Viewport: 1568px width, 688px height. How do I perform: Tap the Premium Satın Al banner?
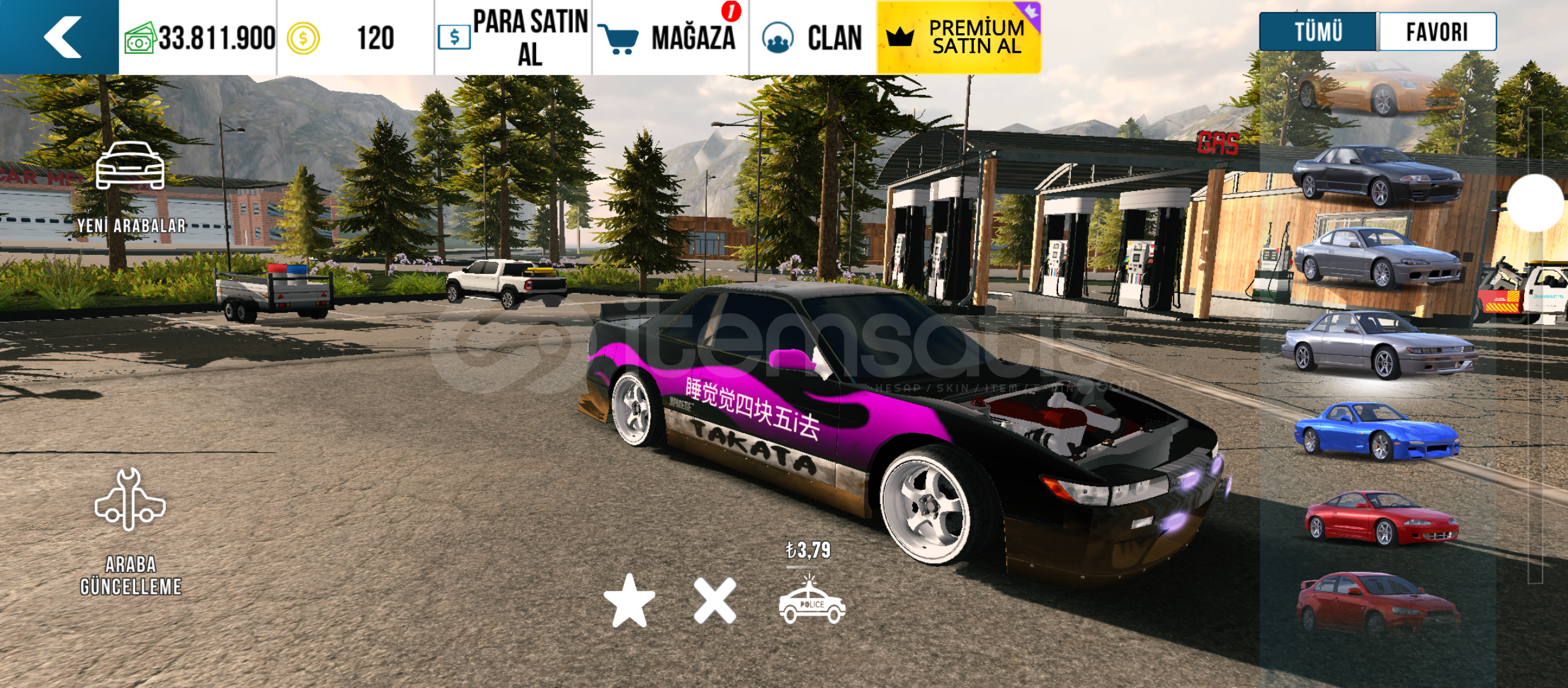point(959,38)
